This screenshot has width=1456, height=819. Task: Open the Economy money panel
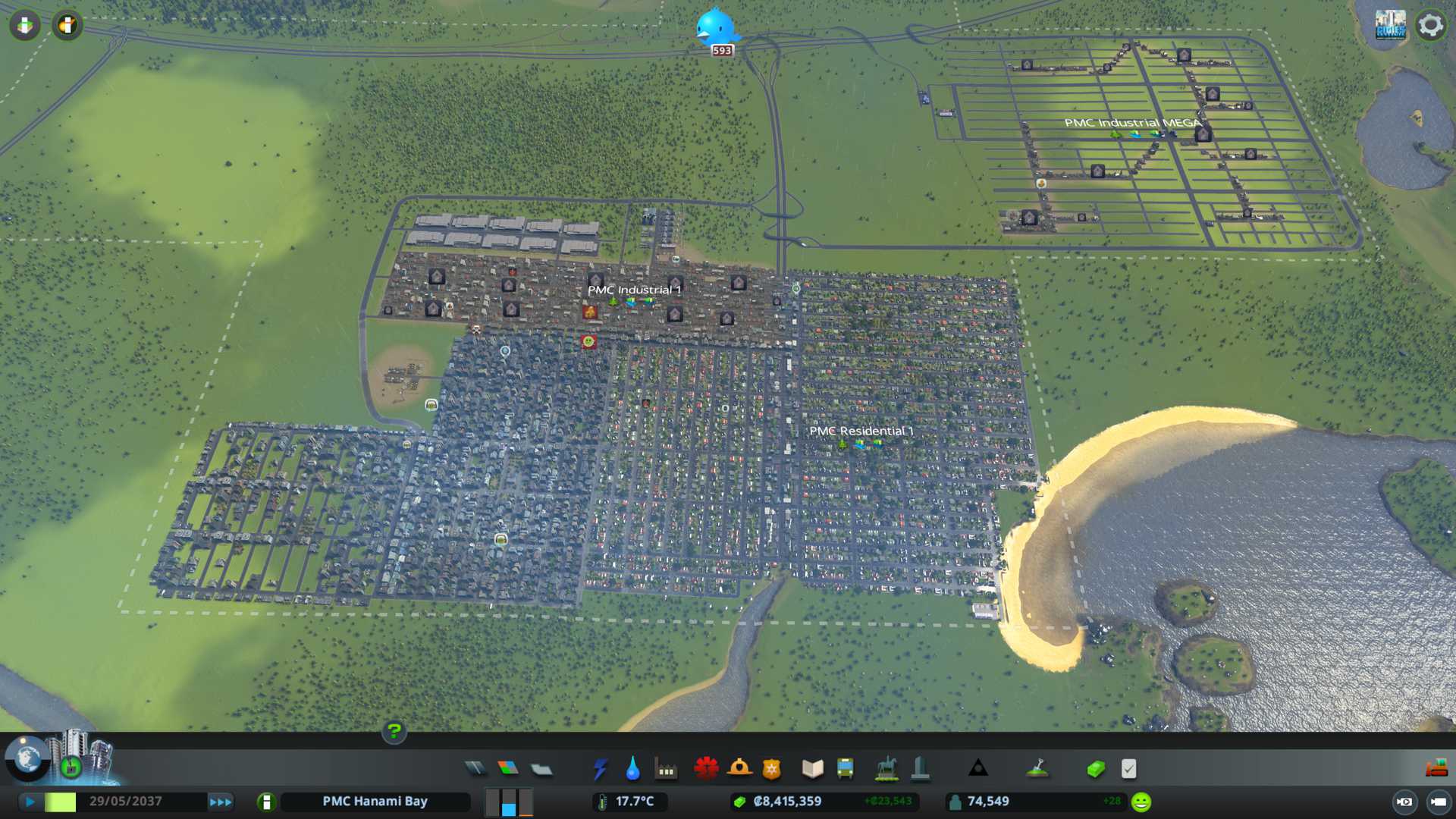tap(1095, 769)
